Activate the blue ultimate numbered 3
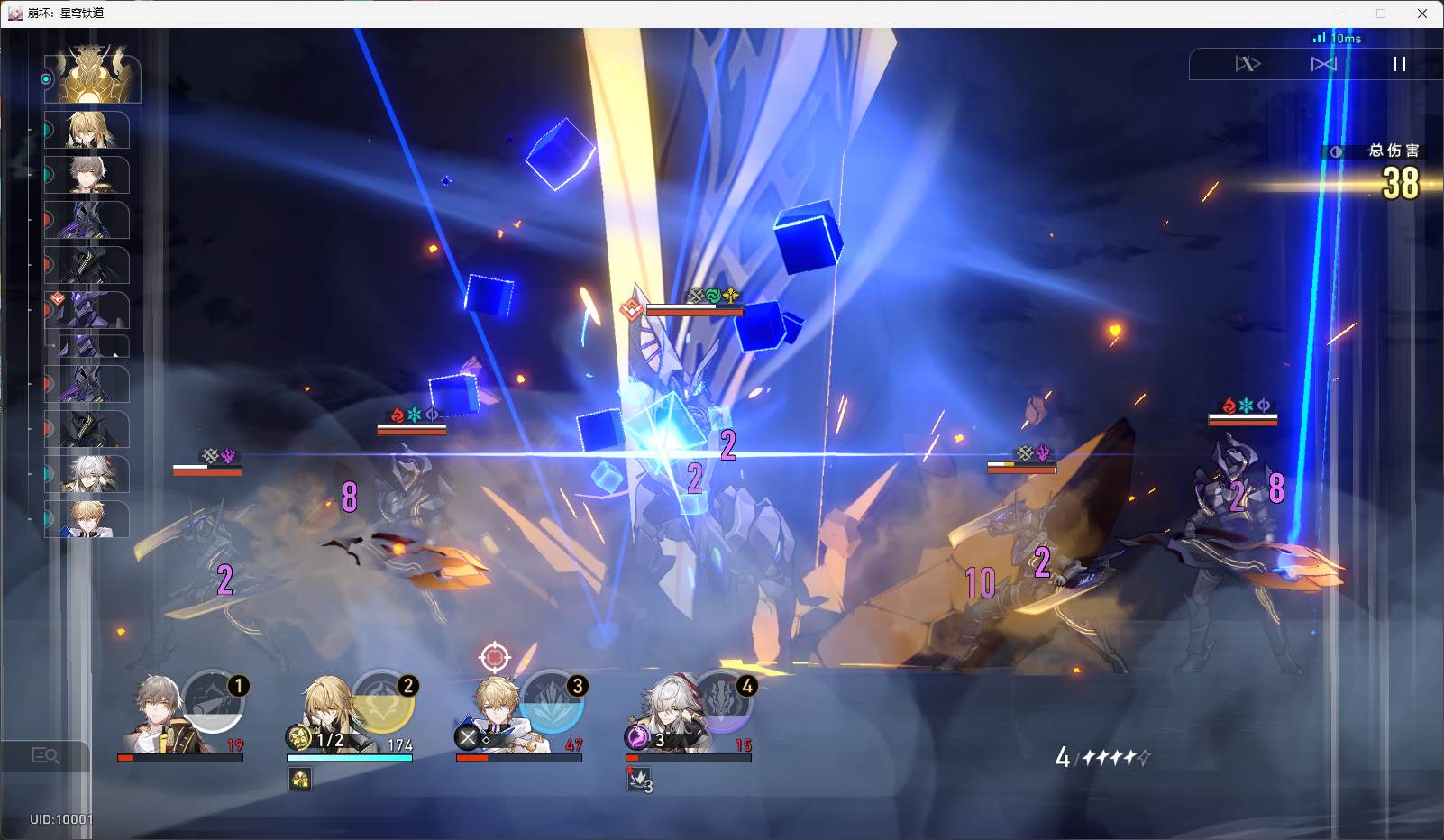Image resolution: width=1444 pixels, height=840 pixels. pyautogui.click(x=552, y=700)
